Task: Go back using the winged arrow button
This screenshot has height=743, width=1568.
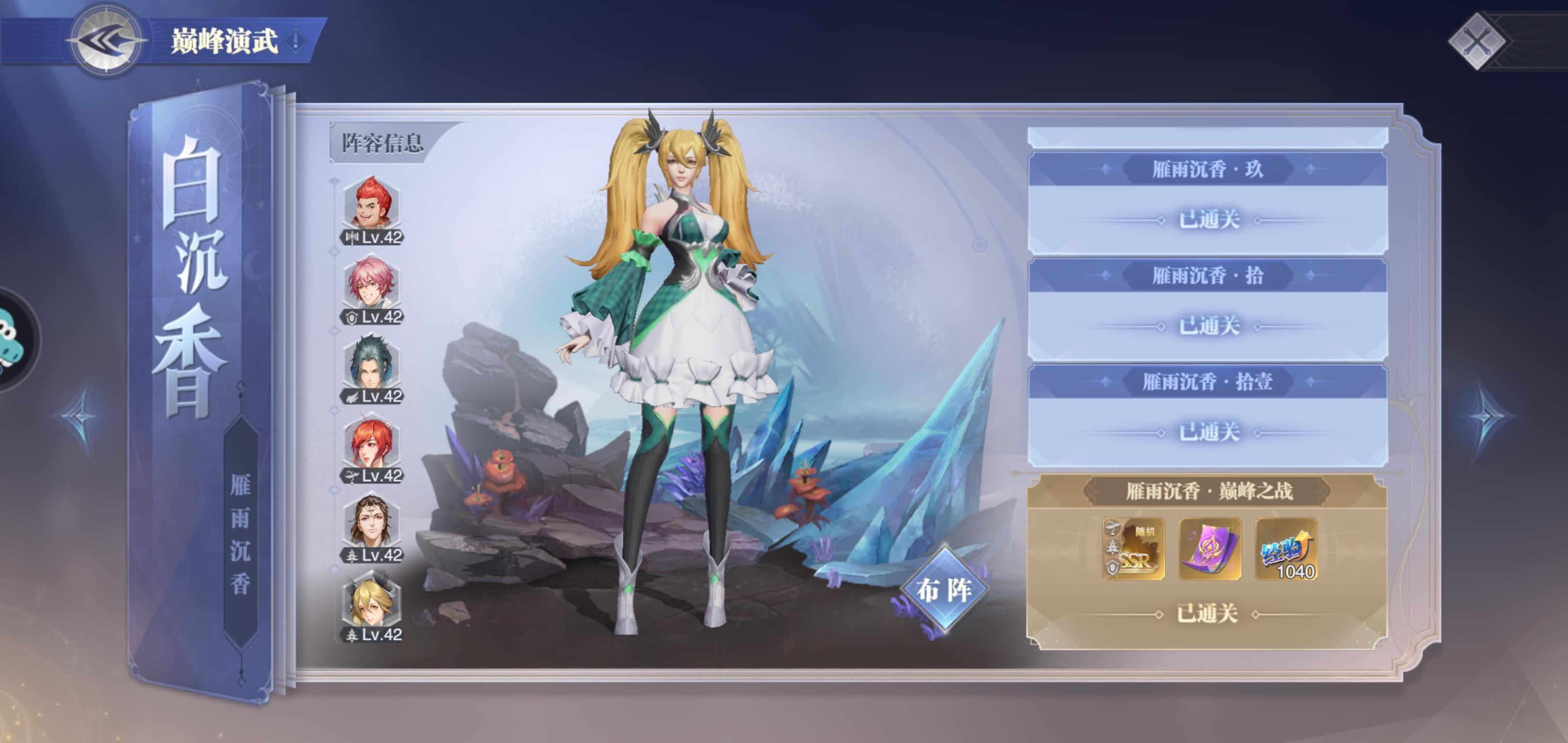Action: coord(106,41)
